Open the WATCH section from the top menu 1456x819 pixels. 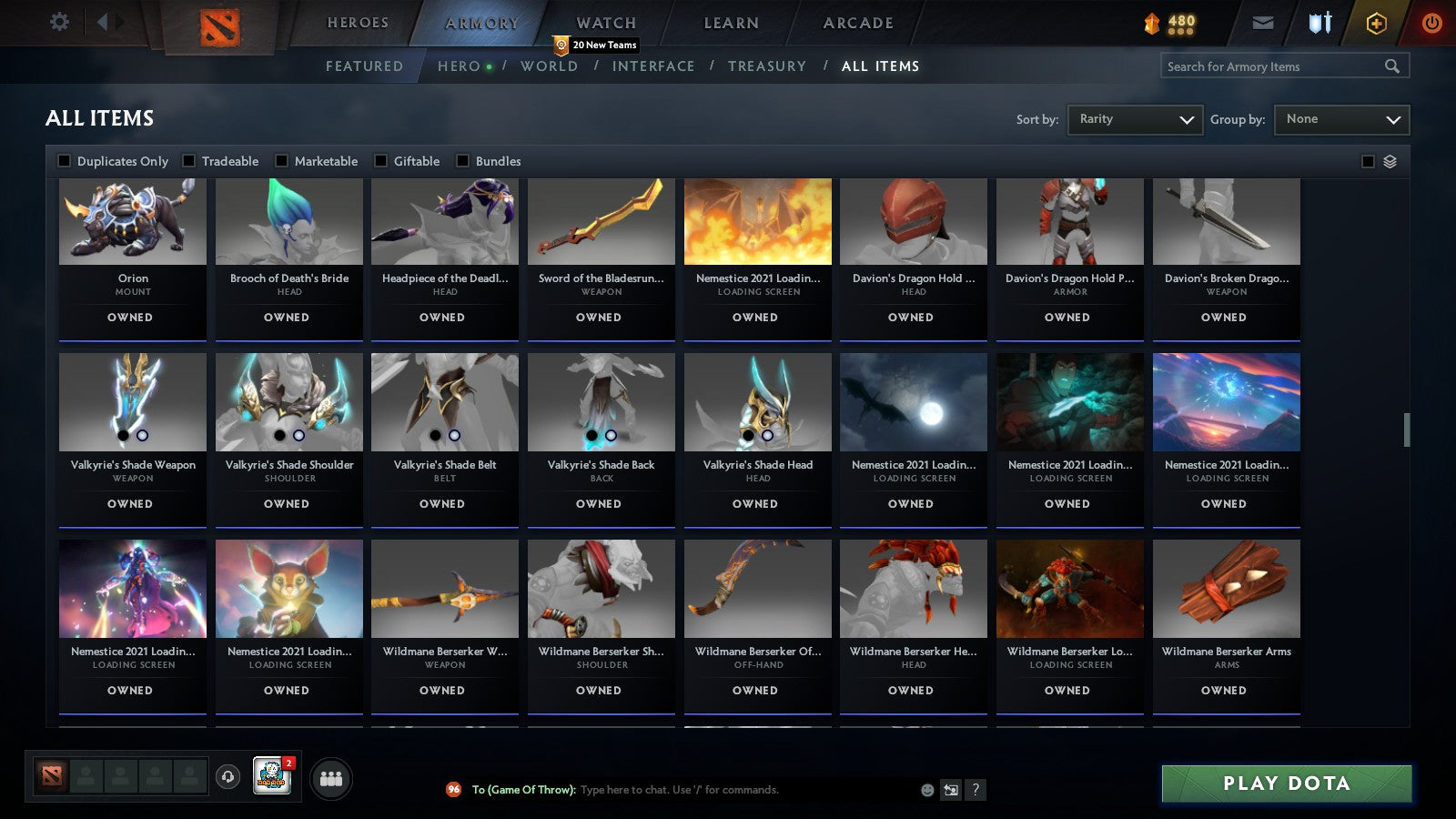point(604,22)
